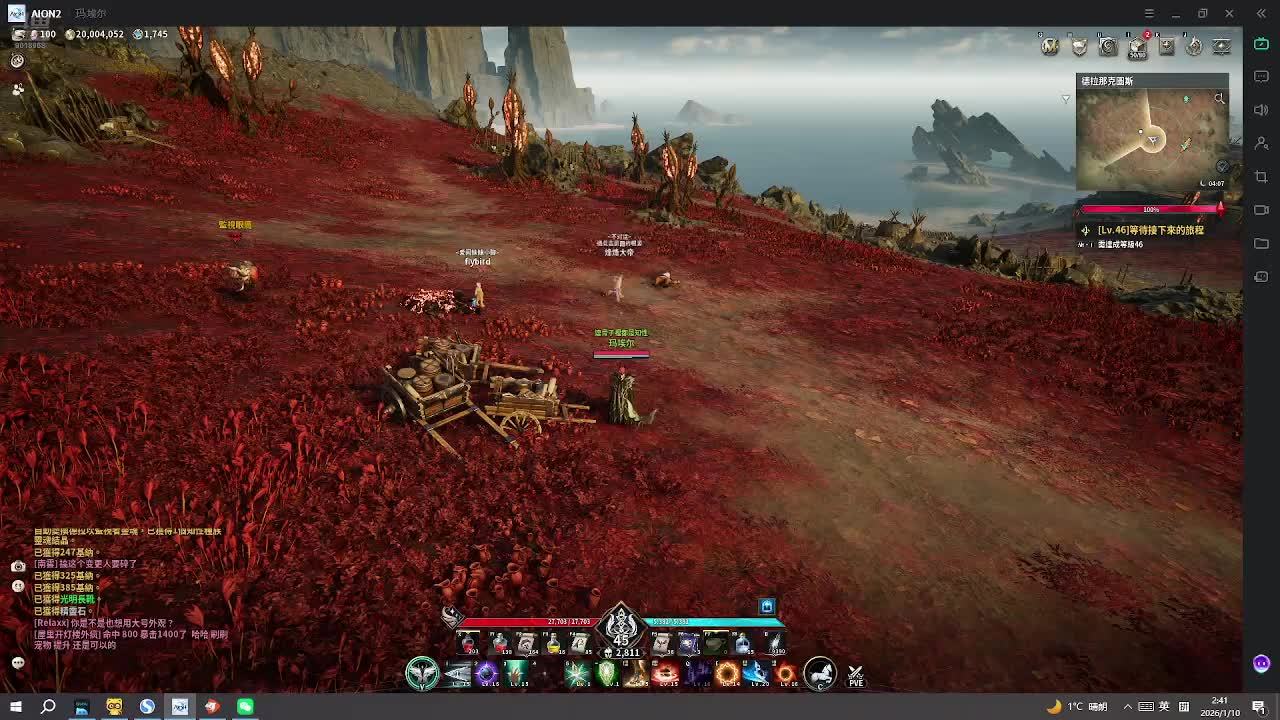Use the yellow potion in the consumable bar
Screen dimensions: 1280x720
click(553, 645)
